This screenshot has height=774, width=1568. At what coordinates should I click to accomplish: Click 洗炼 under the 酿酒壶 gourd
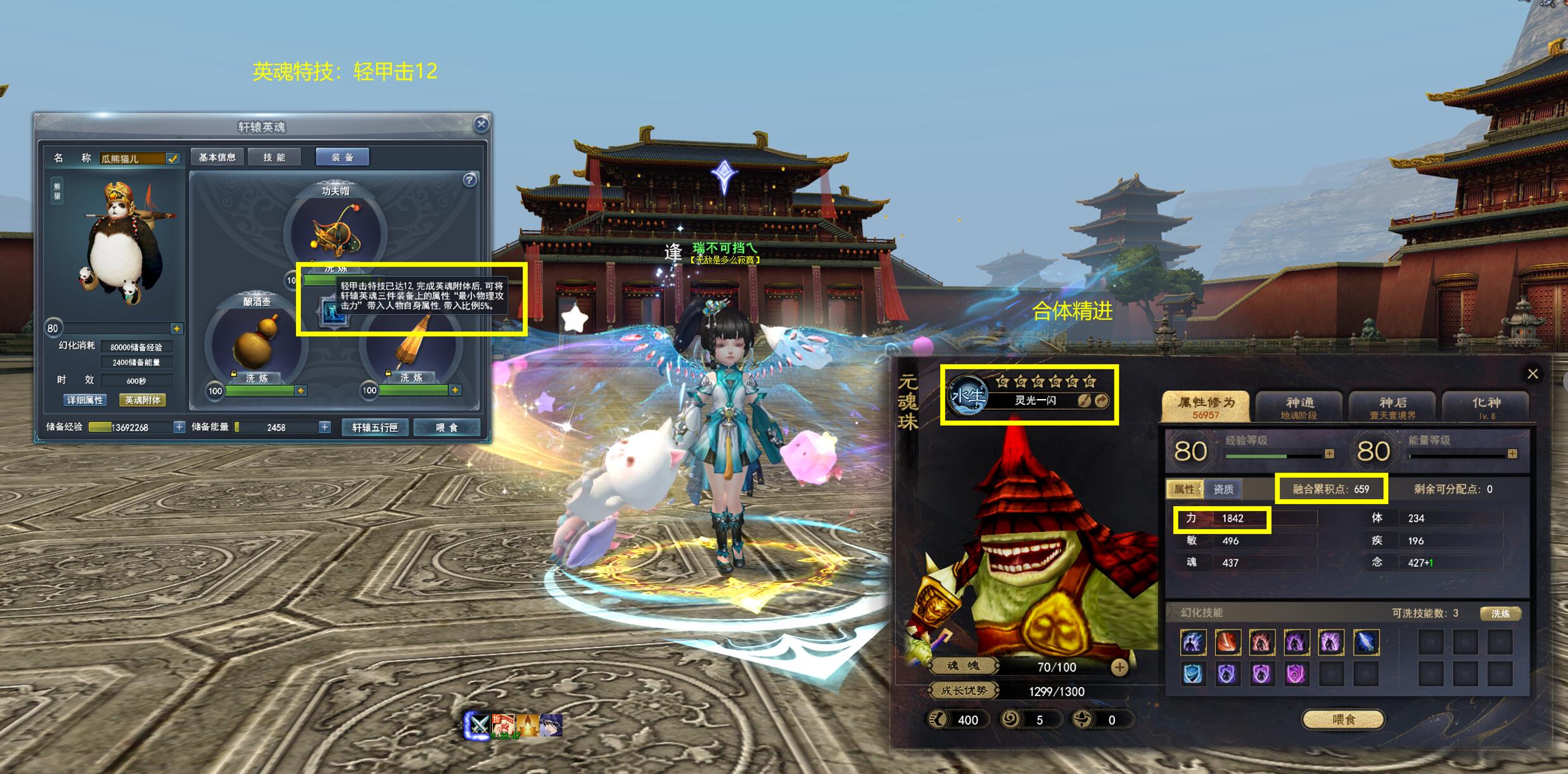coord(257,378)
